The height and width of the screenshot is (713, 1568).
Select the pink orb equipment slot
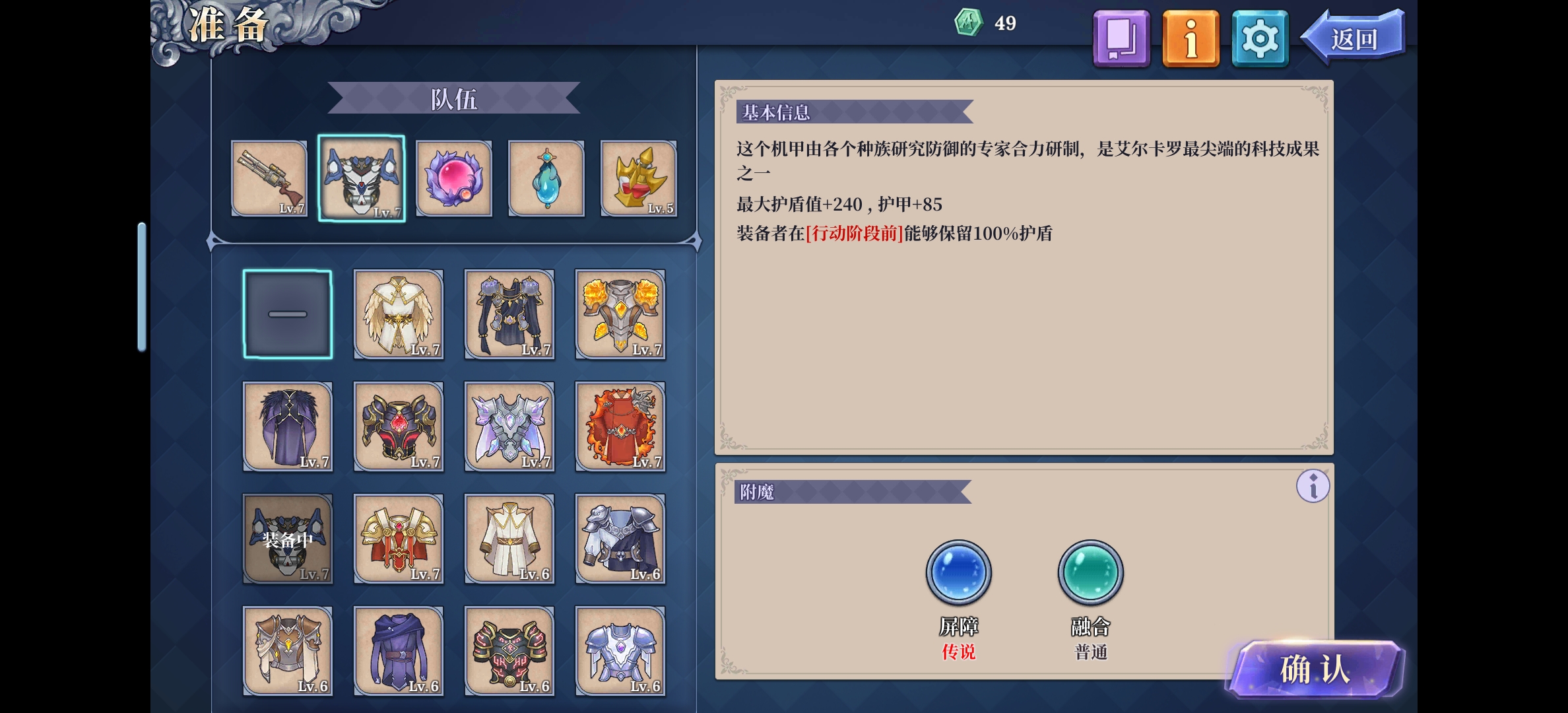click(454, 178)
